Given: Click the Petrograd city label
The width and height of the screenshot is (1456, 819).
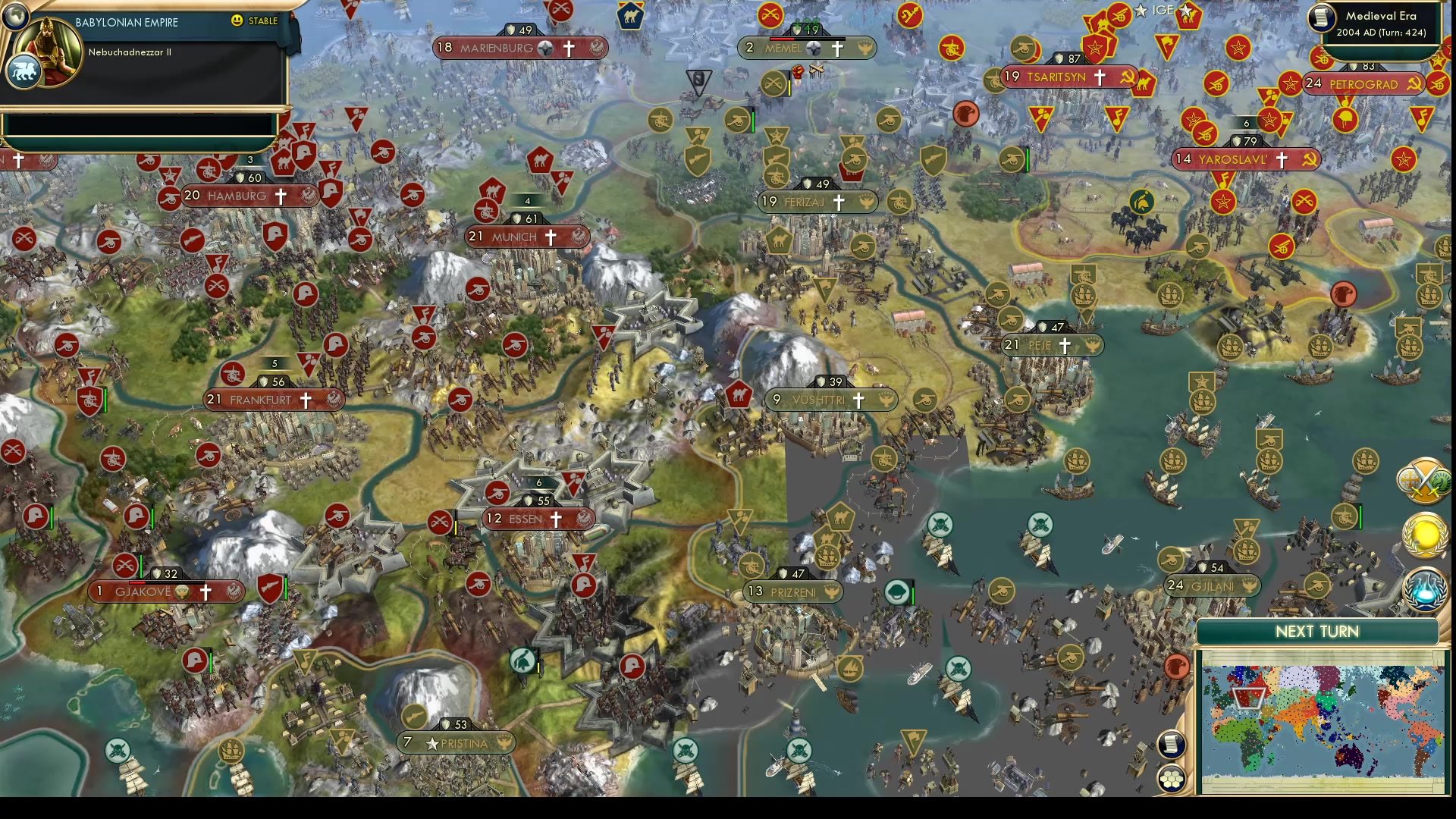Looking at the screenshot, I should pos(1365,85).
